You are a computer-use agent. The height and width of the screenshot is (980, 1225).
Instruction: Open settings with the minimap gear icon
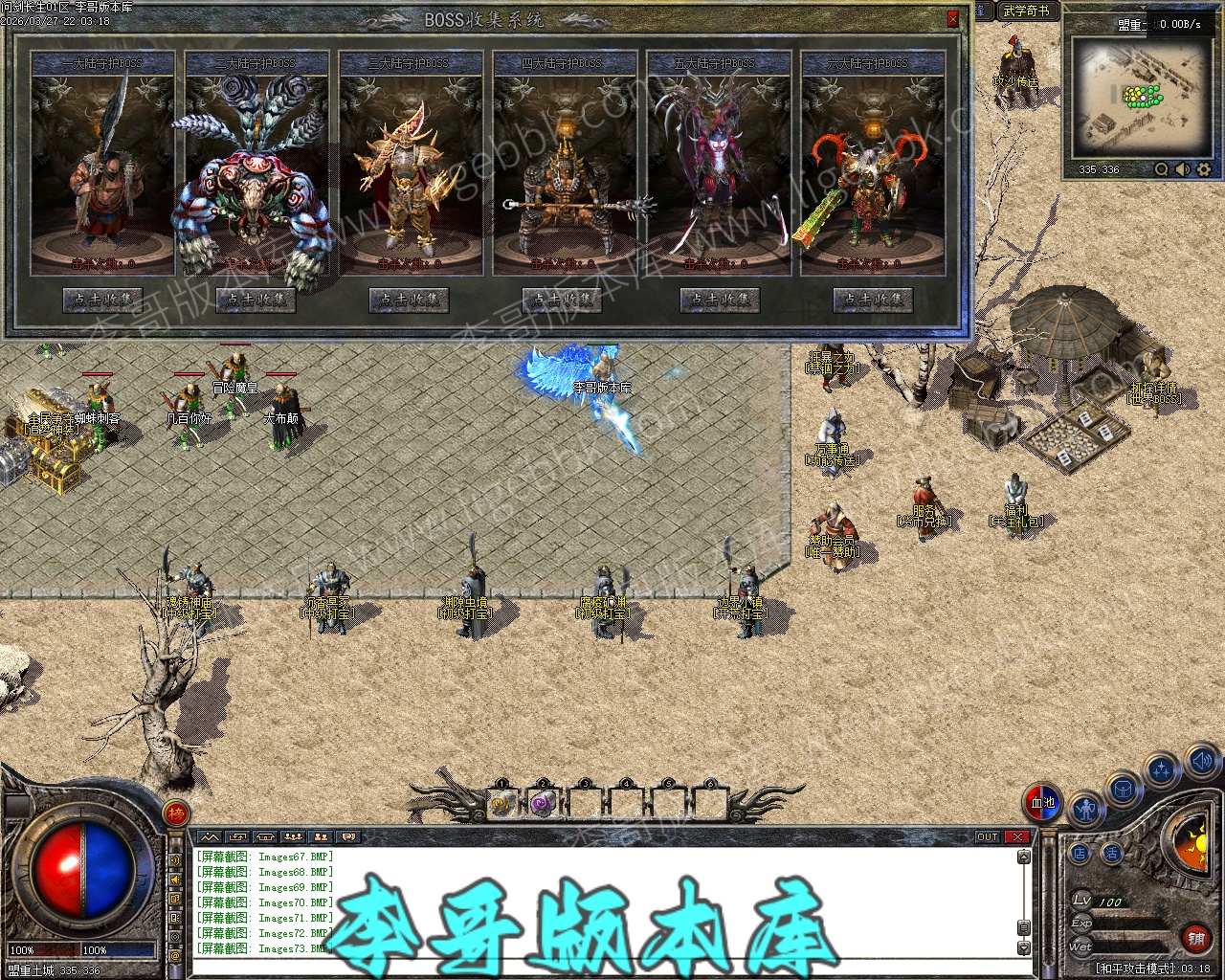coord(1204,169)
